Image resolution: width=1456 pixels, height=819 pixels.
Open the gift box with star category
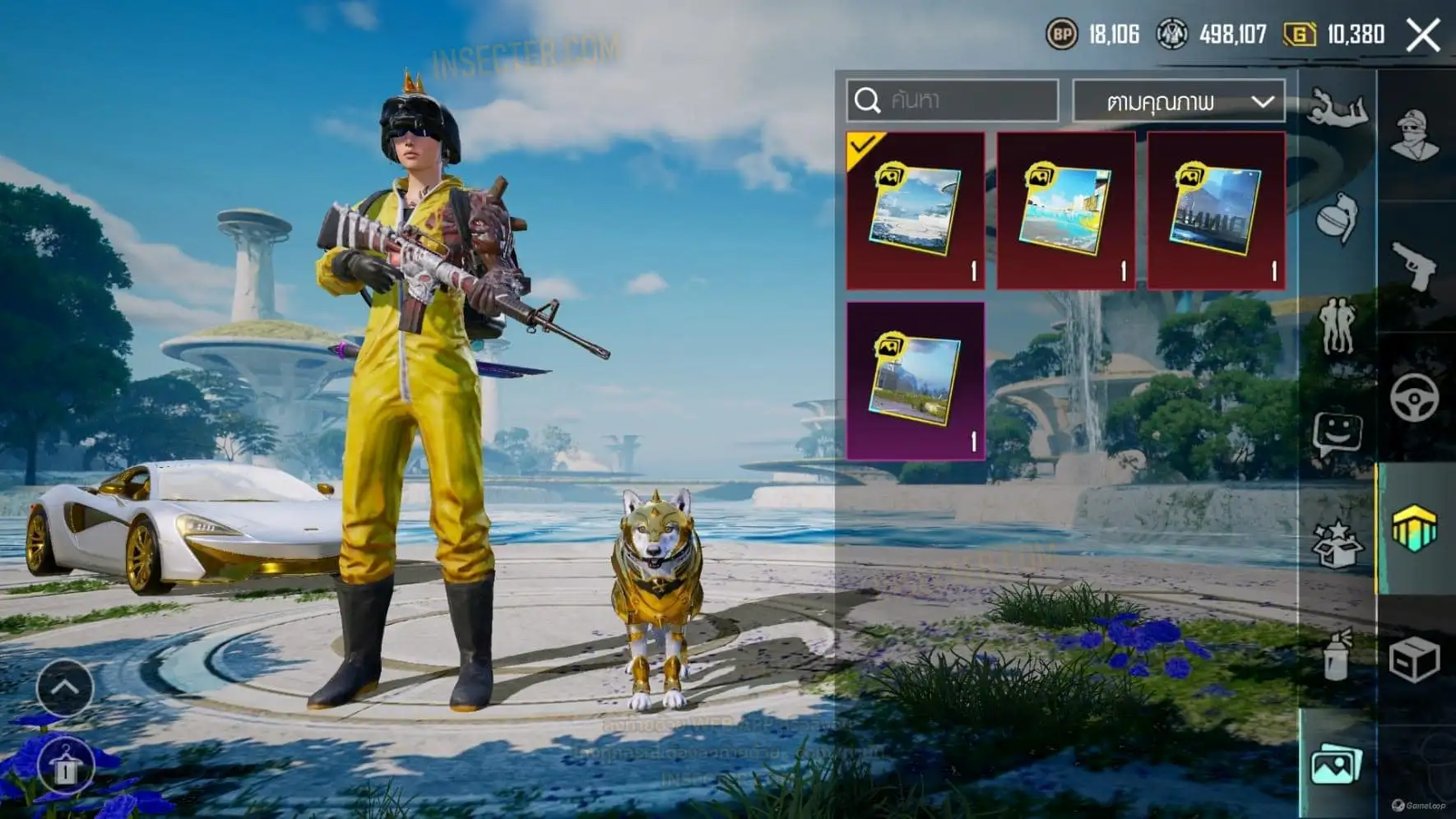[x=1337, y=544]
